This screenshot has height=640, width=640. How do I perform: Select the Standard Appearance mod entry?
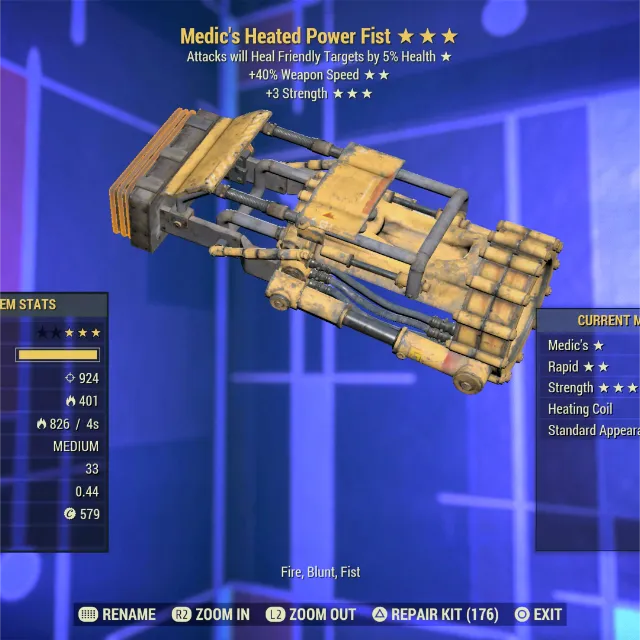click(593, 431)
